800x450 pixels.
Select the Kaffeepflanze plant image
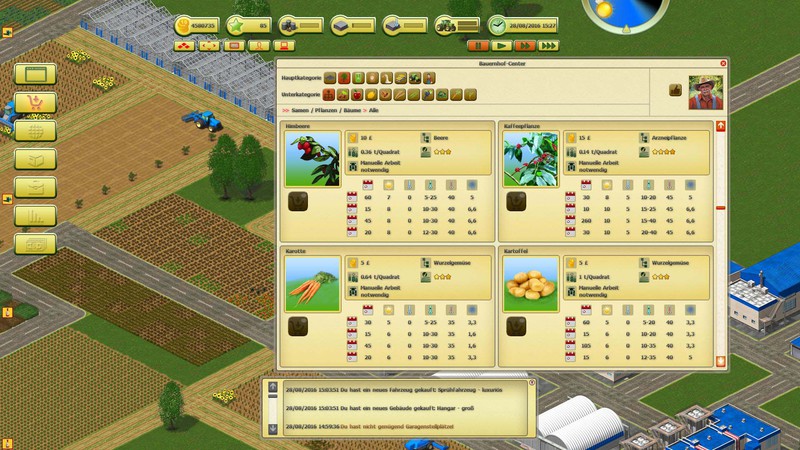pos(531,160)
